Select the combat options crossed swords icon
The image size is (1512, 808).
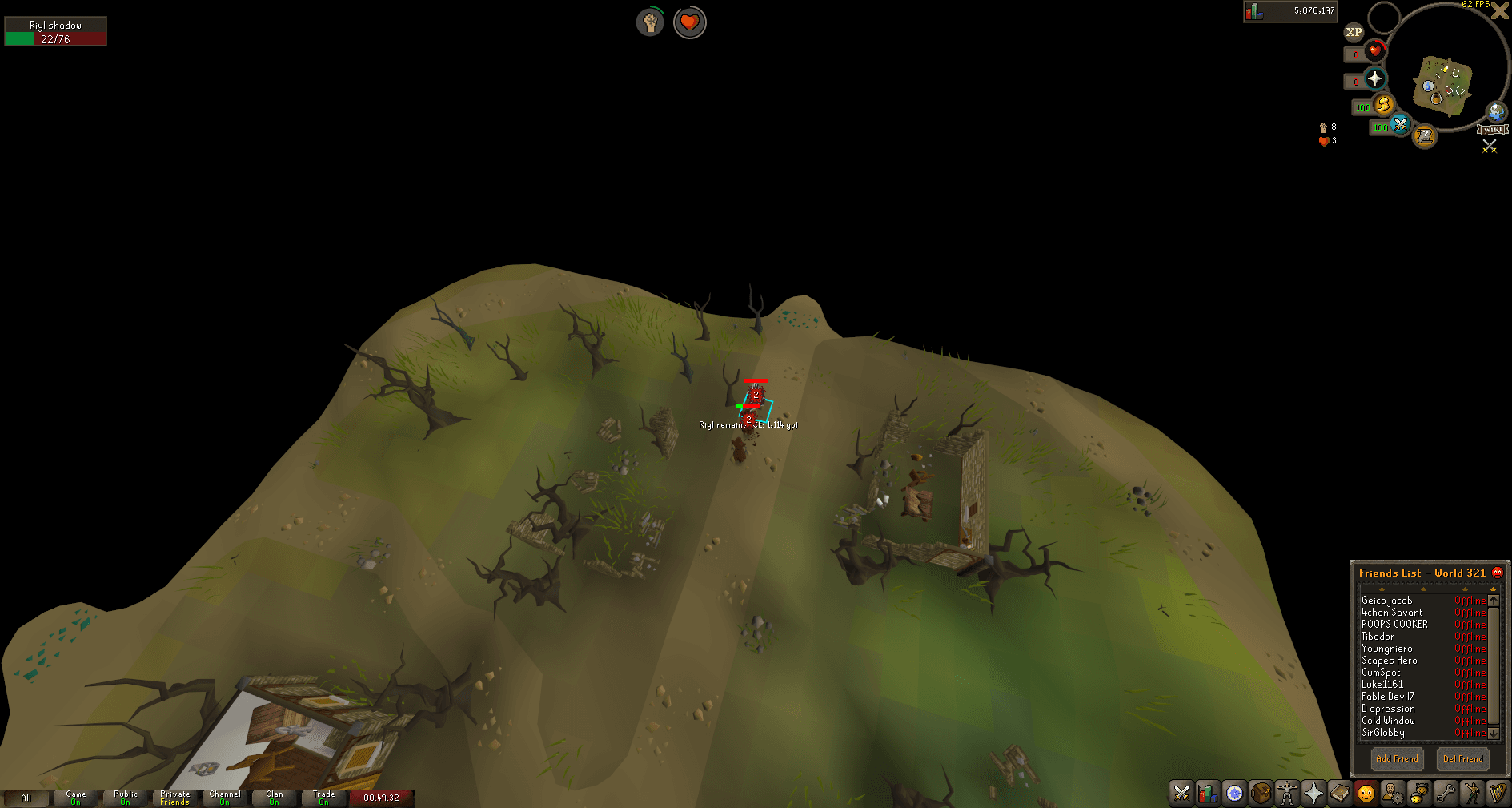(1181, 794)
